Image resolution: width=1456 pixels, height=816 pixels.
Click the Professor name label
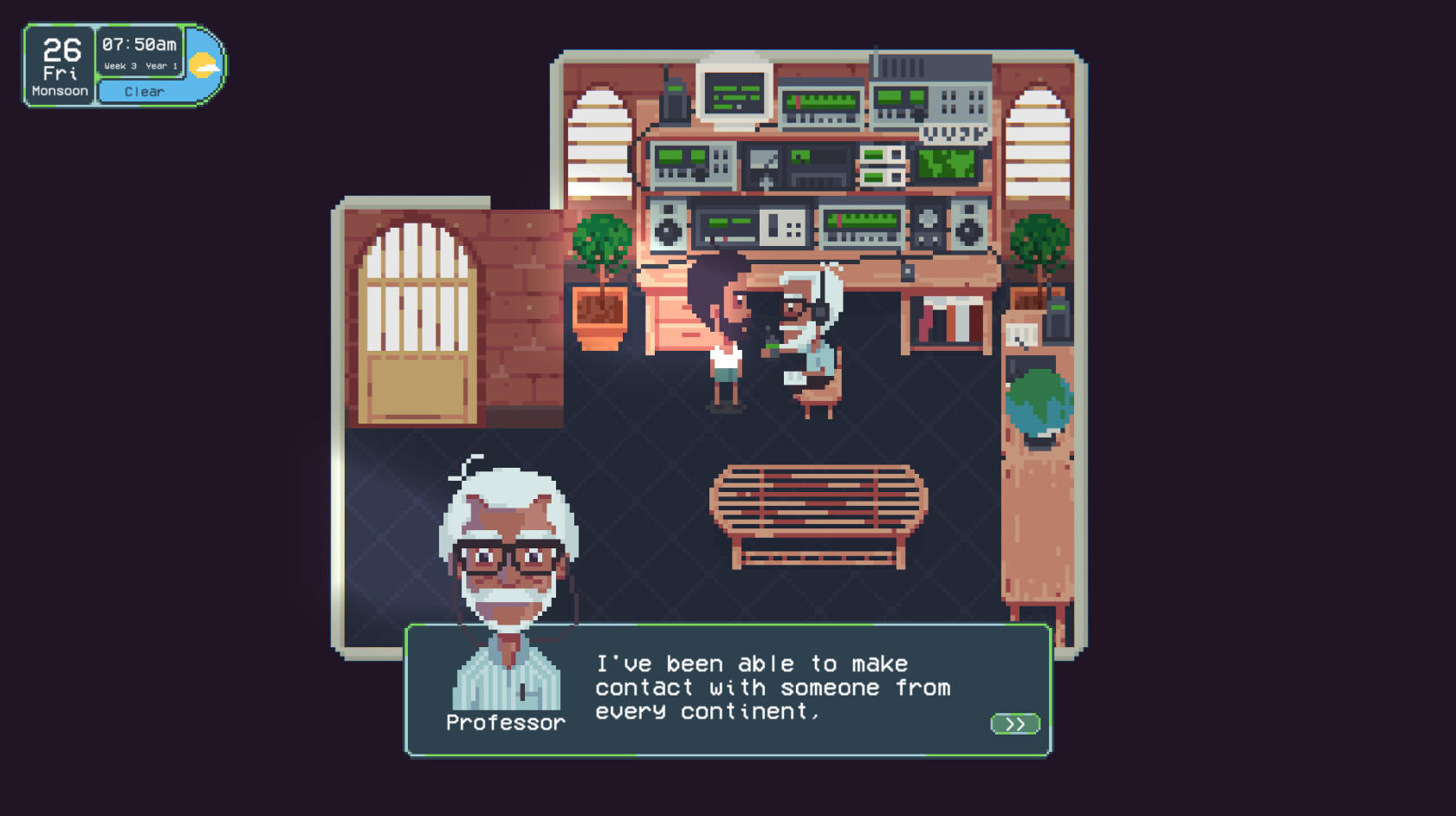tap(505, 722)
